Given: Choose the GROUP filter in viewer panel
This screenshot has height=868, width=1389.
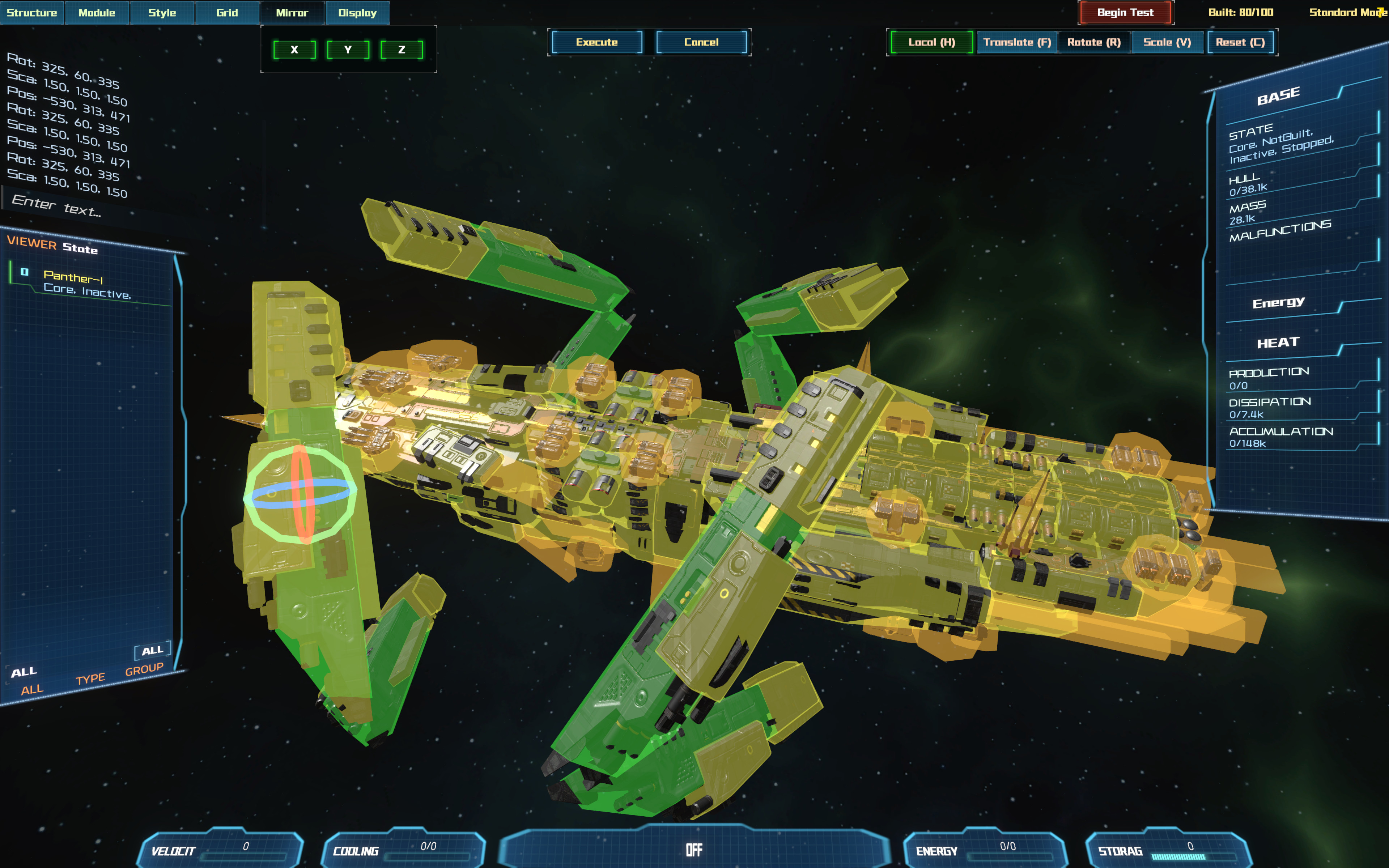Looking at the screenshot, I should point(144,670).
